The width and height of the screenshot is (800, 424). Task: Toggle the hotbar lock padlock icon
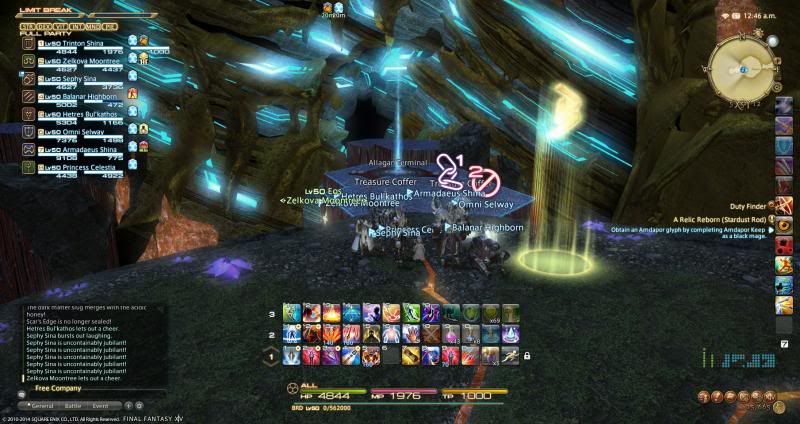click(x=526, y=355)
